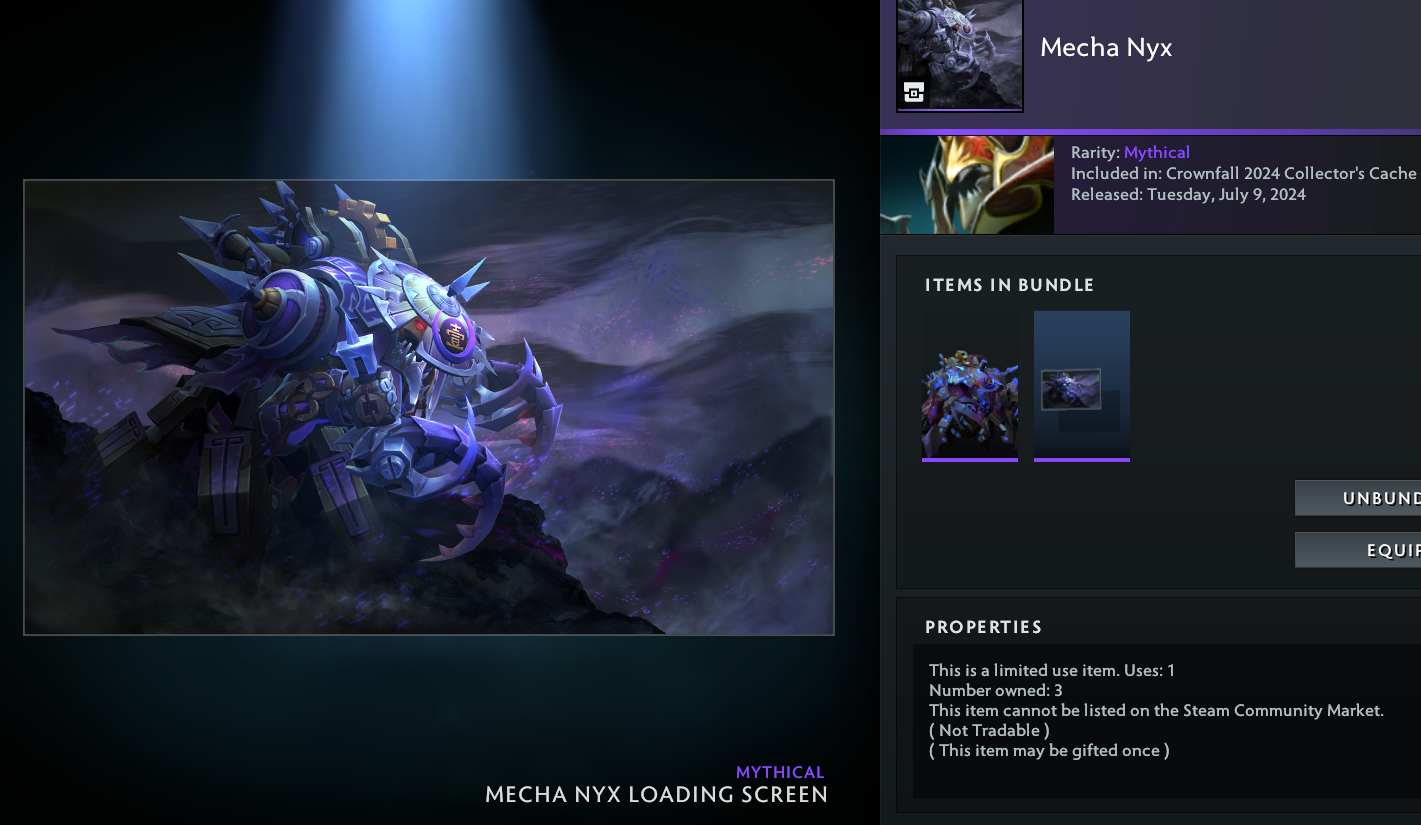
Task: Open the Crownfall Collector's Cache image
Action: click(966, 185)
